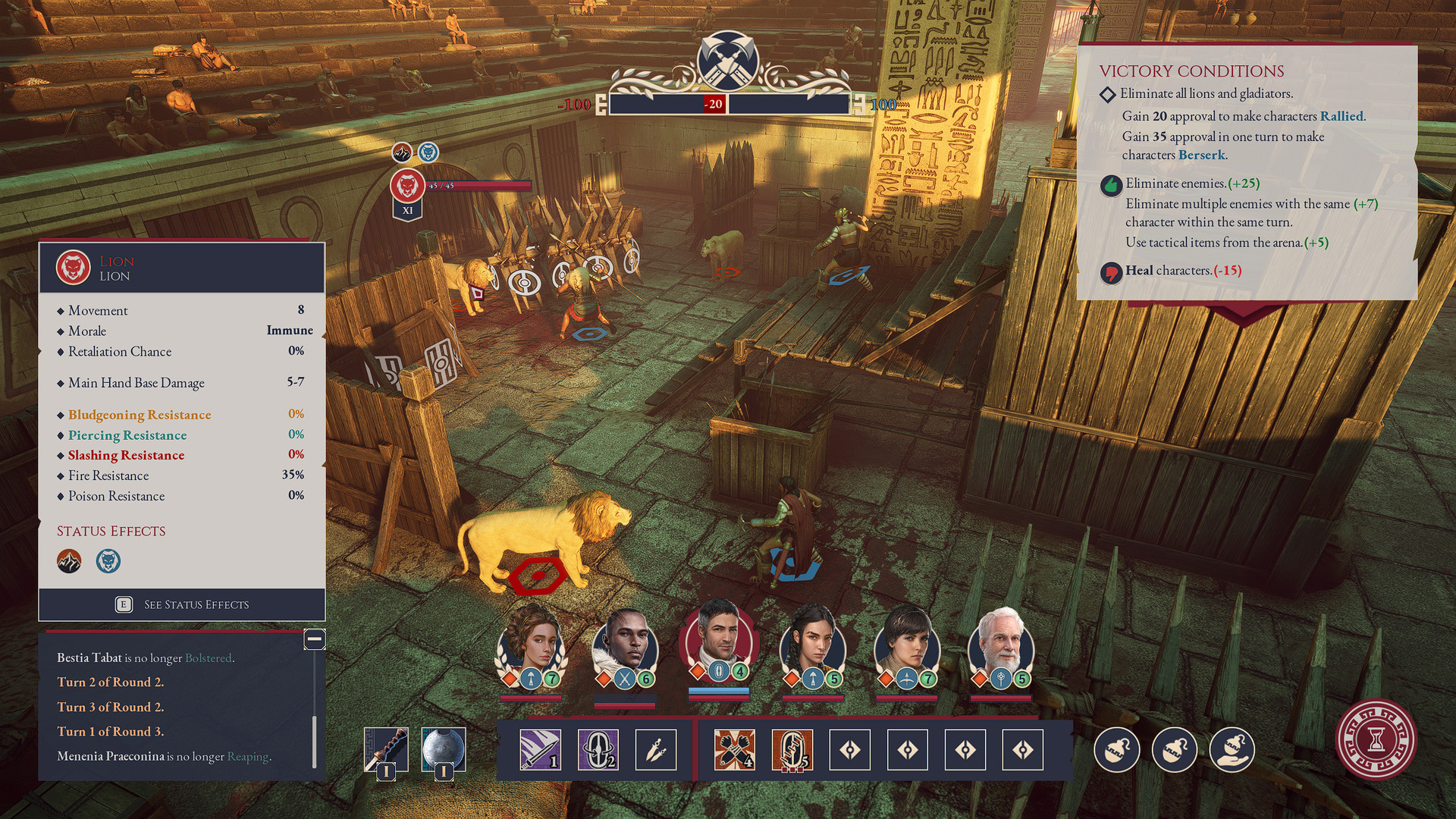Click the red lion emblem in the Lion panel header
This screenshot has width=1456, height=819.
(x=74, y=267)
